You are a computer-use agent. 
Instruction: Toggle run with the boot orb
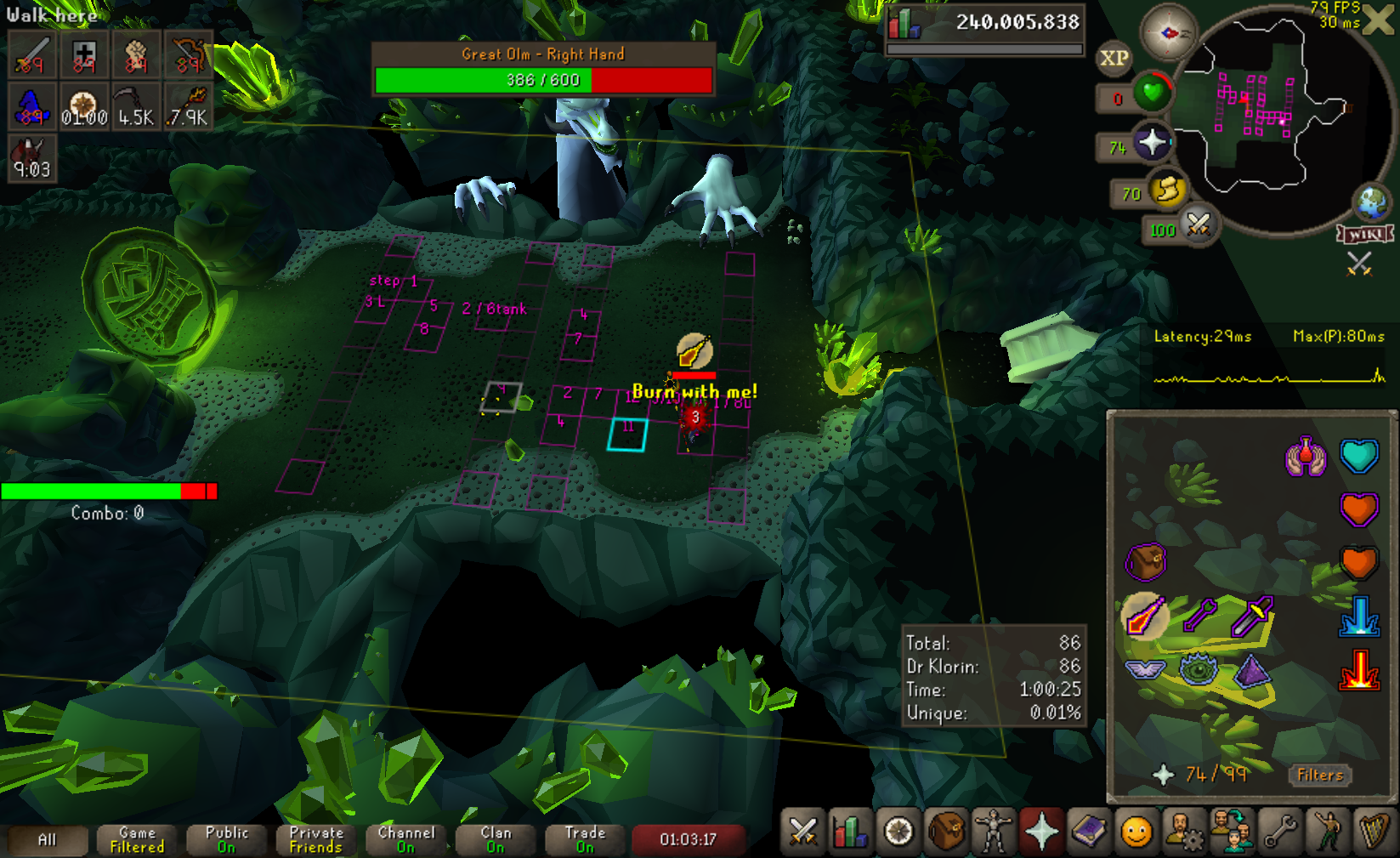(1168, 189)
